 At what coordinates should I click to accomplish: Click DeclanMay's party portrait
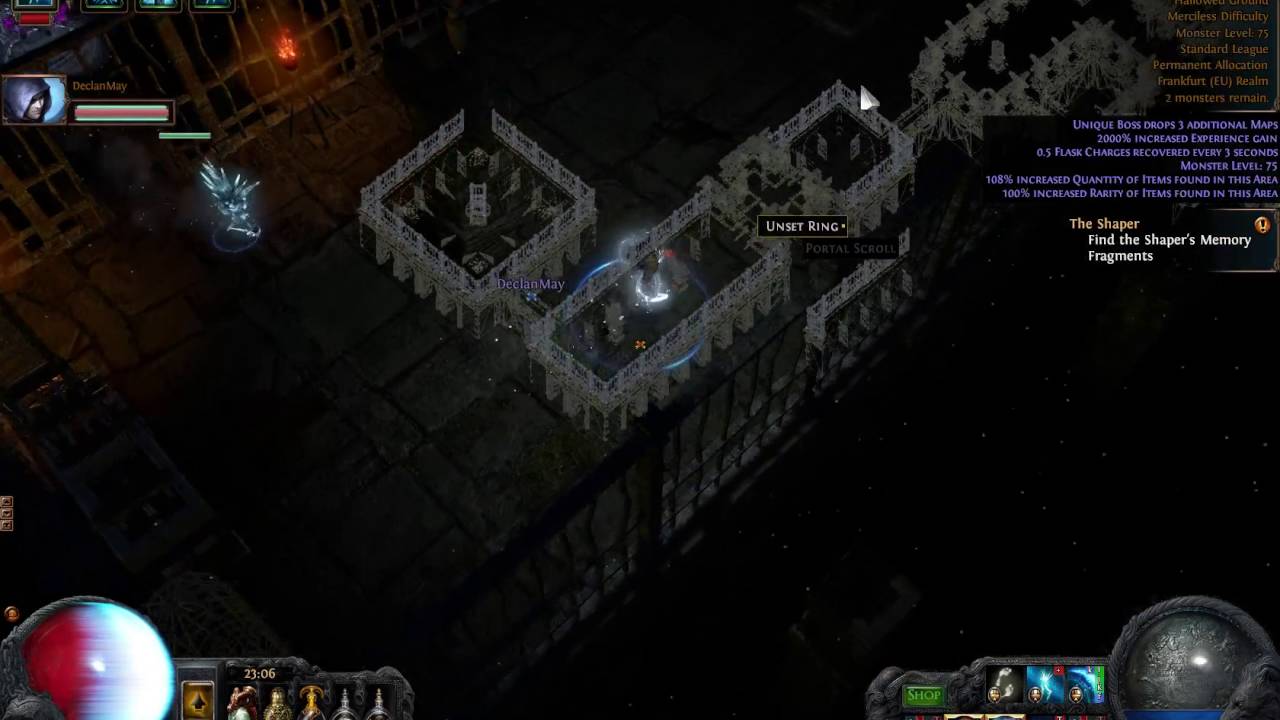(x=34, y=100)
